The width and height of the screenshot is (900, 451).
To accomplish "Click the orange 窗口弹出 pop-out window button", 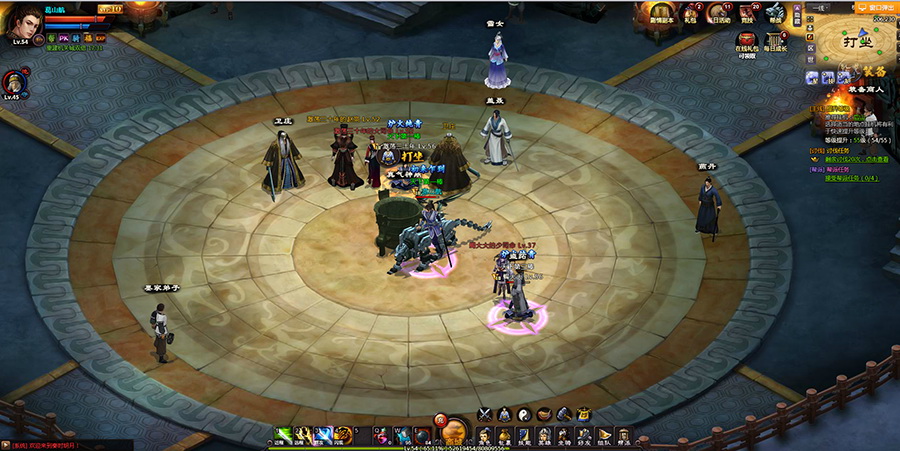I will click(879, 6).
